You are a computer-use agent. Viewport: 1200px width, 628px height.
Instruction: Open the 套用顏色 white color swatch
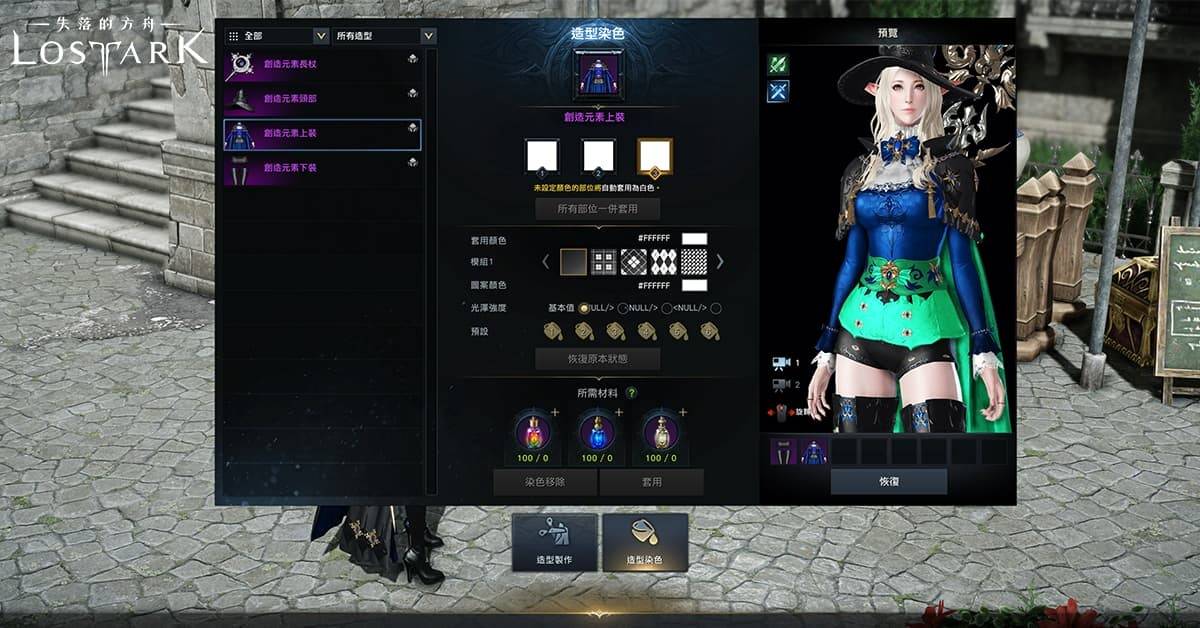click(x=694, y=240)
